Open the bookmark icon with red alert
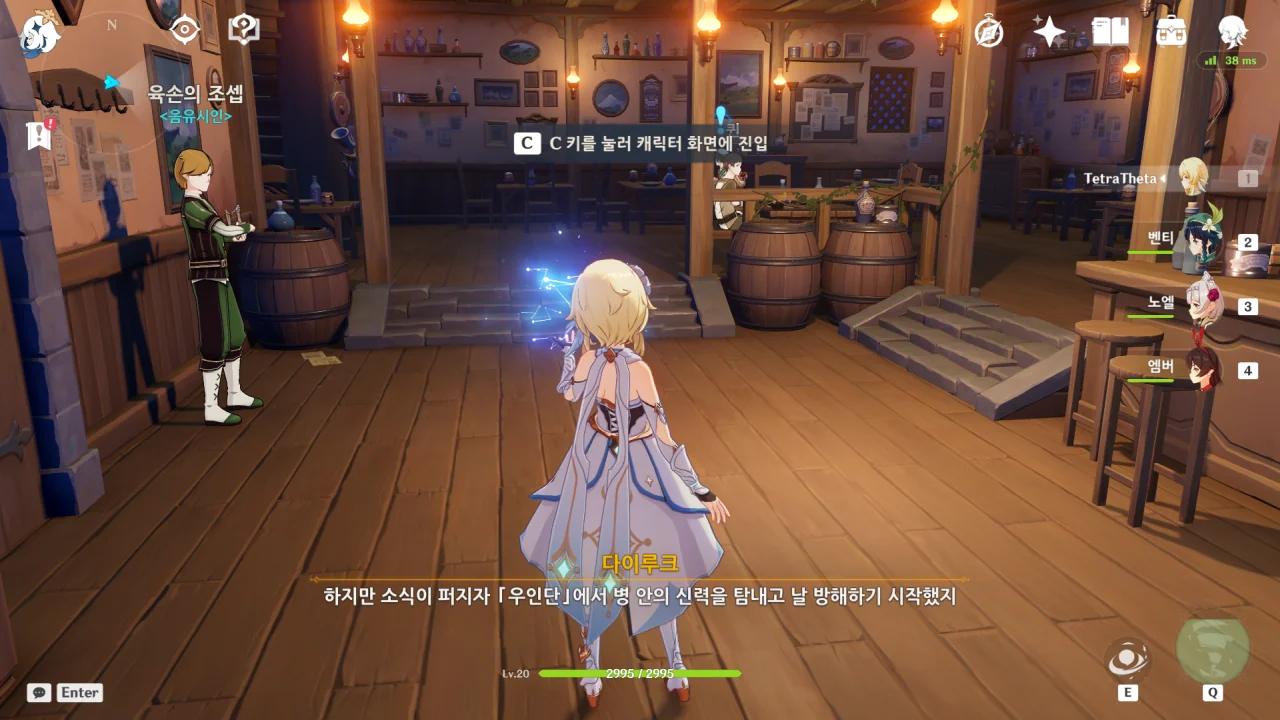This screenshot has width=1280, height=720. (x=40, y=135)
